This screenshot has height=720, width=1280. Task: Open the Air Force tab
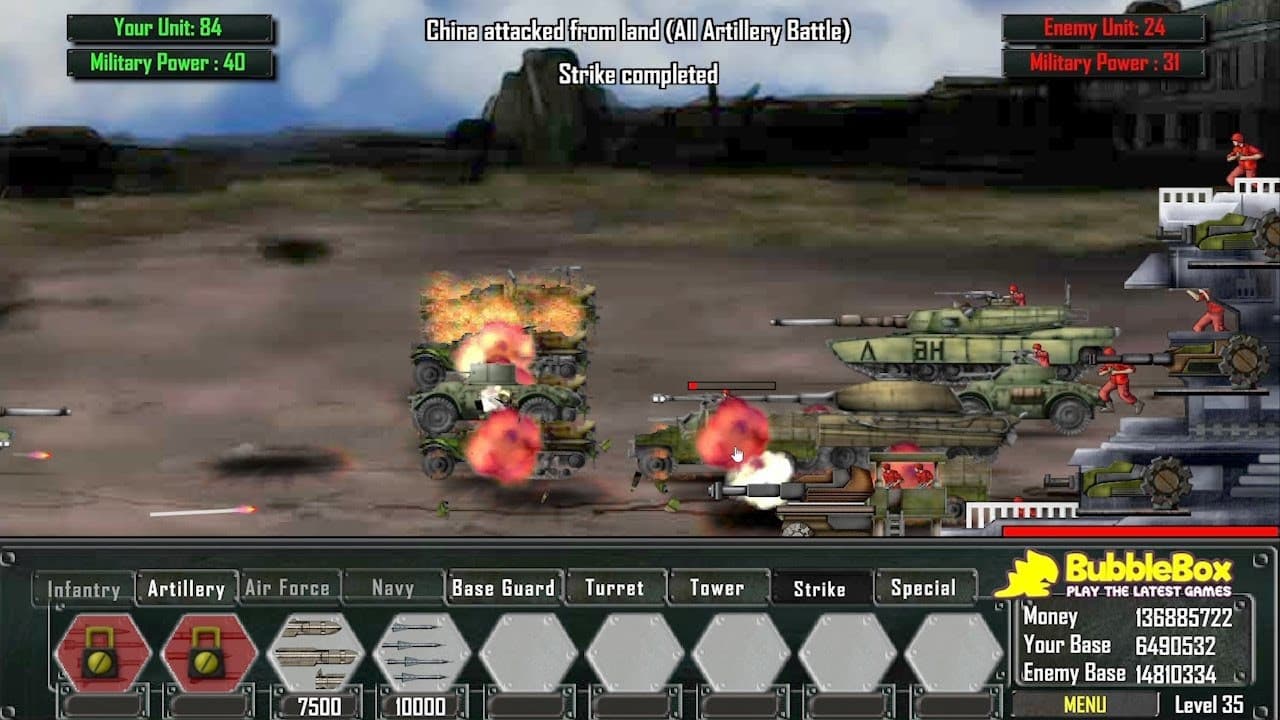[x=287, y=589]
